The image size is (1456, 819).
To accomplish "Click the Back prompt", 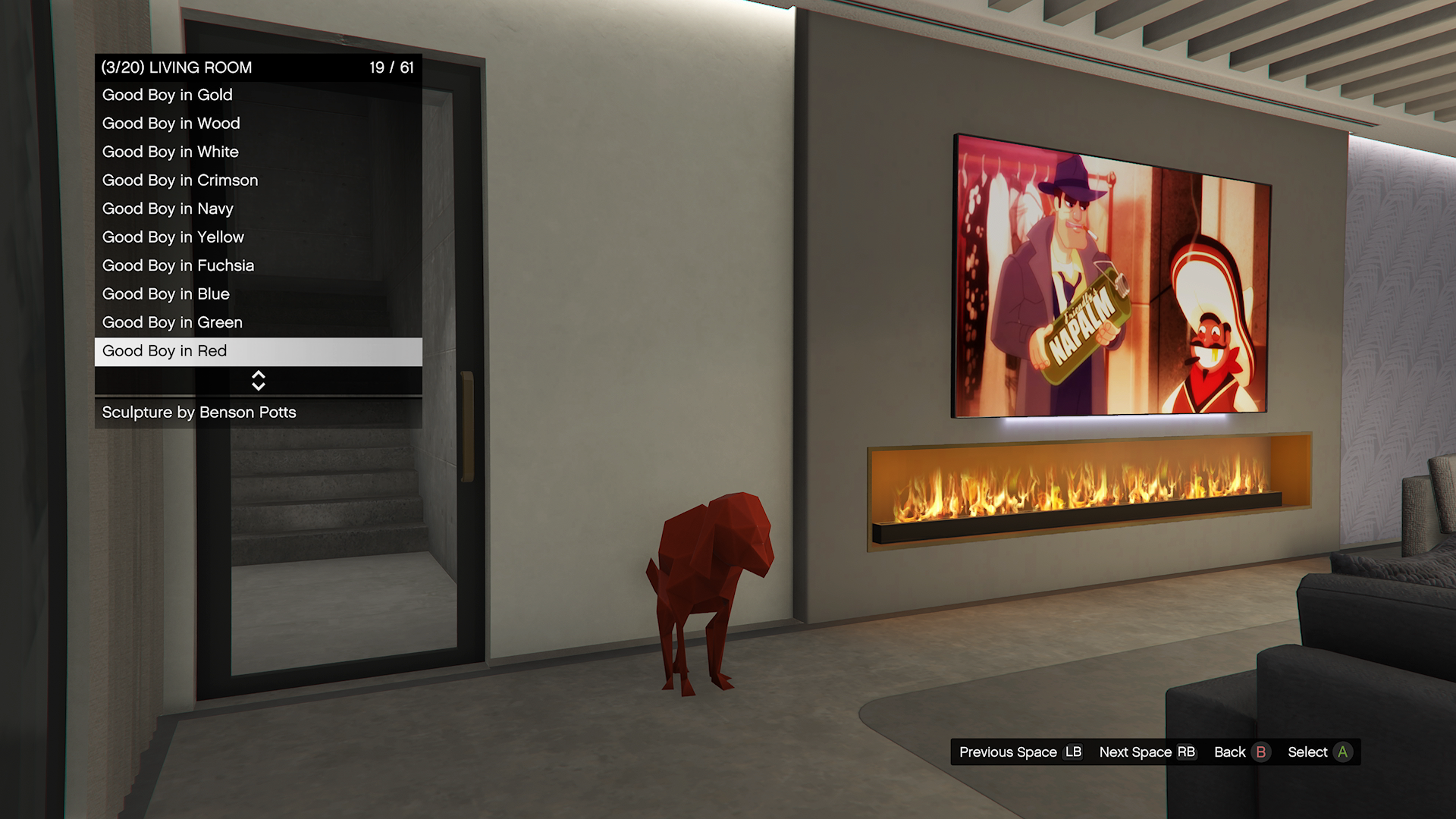I will (1241, 752).
